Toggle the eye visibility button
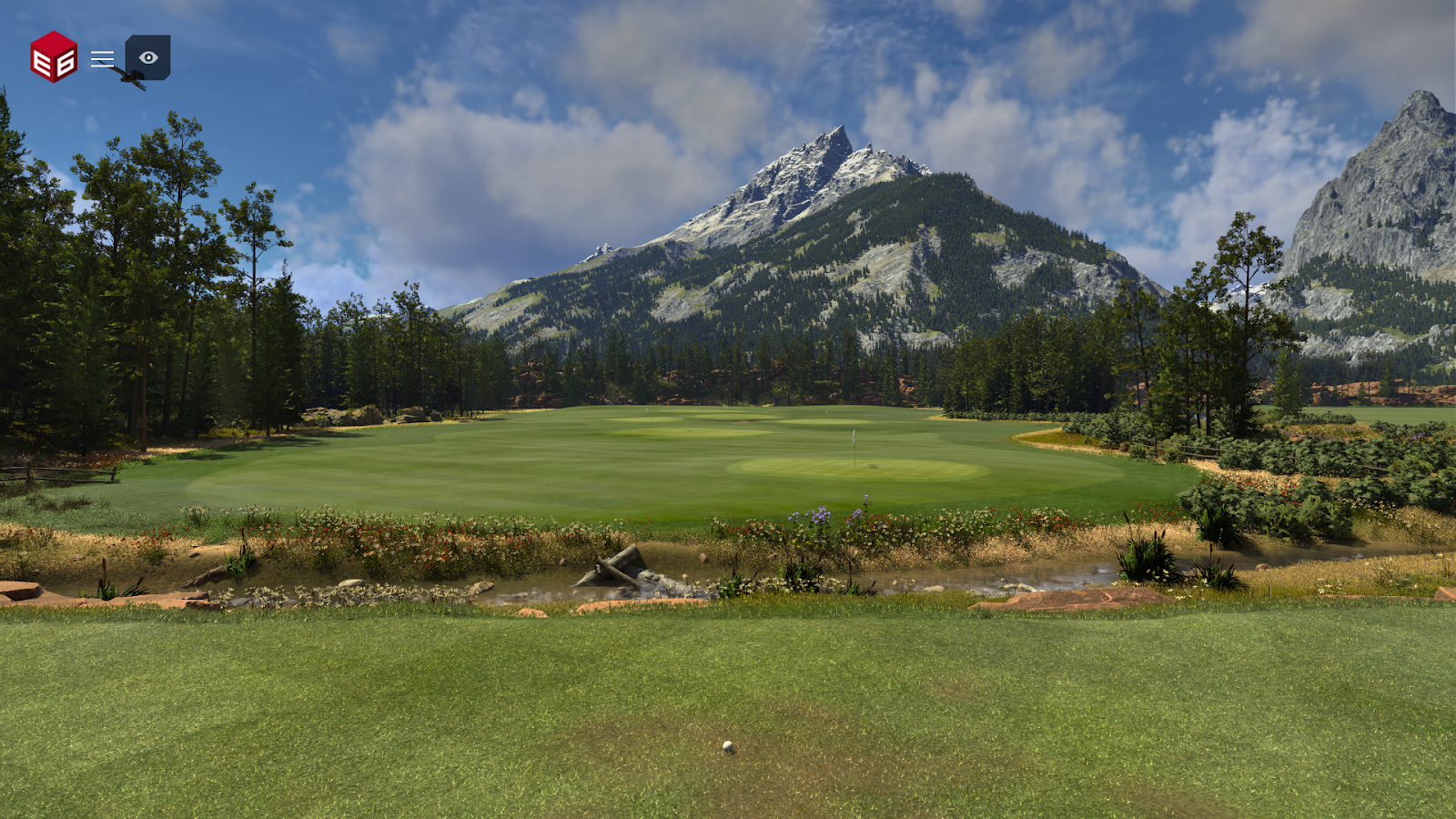The image size is (1456, 819). (148, 57)
